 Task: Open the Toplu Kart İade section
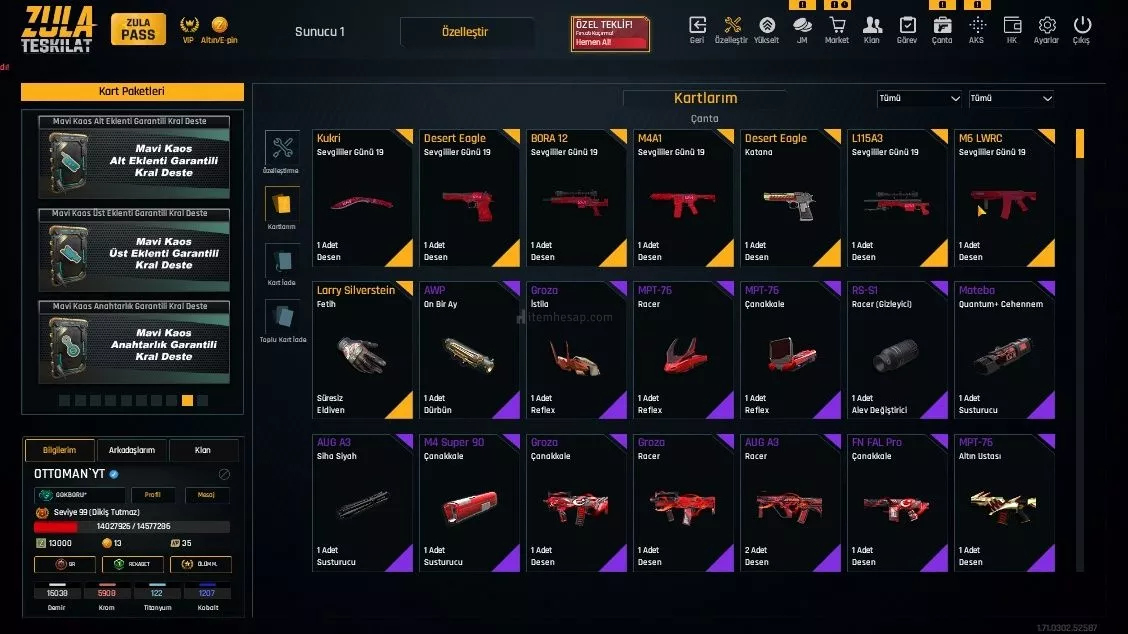click(x=282, y=322)
